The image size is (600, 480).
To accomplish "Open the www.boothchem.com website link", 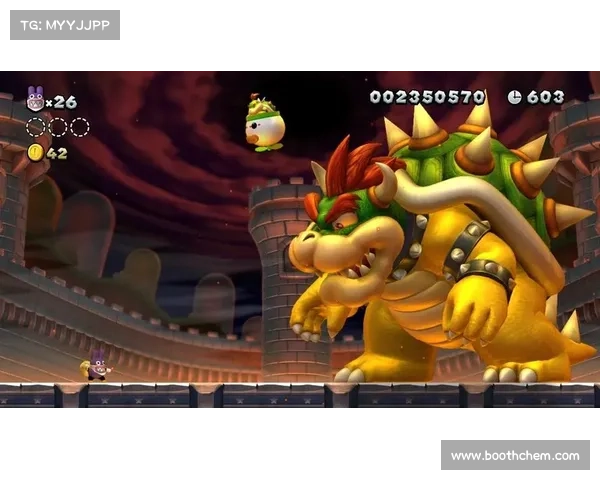I will 515,456.
